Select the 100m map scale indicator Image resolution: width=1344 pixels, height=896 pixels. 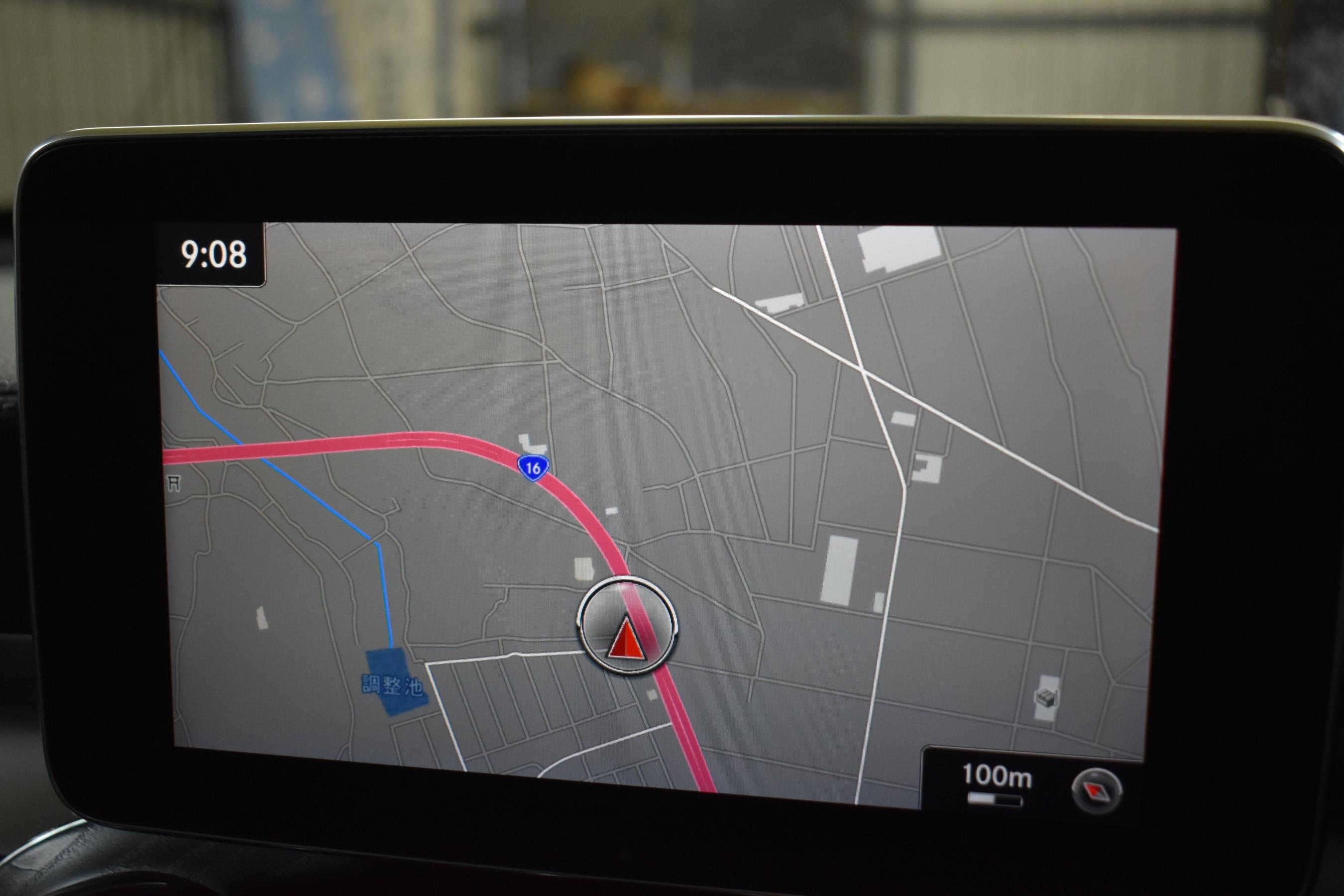[997, 783]
